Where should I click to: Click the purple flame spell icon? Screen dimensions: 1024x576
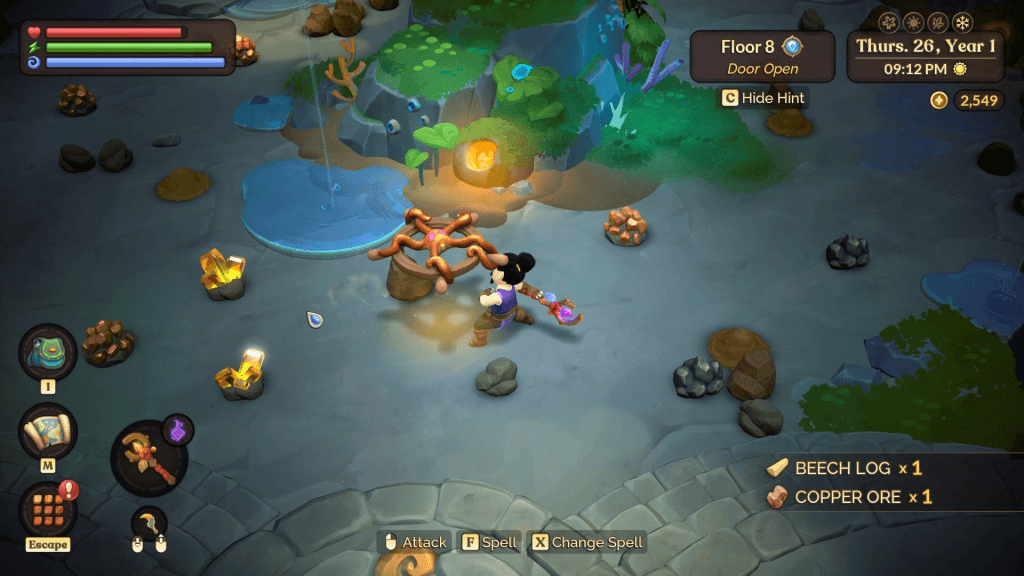click(x=178, y=430)
